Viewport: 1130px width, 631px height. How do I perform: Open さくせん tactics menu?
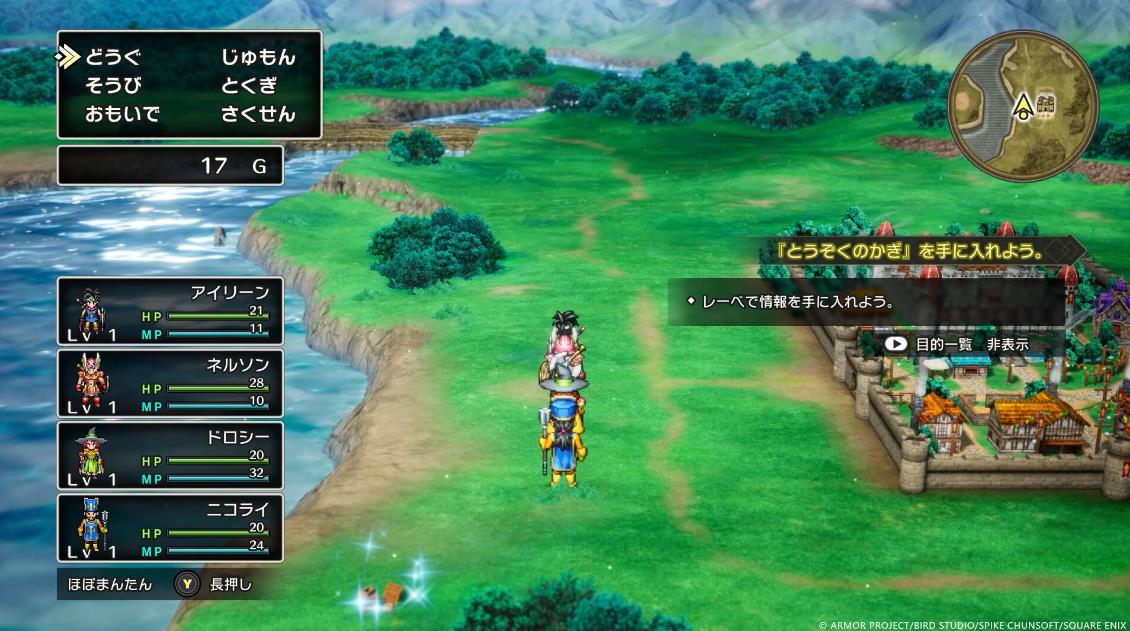point(258,114)
